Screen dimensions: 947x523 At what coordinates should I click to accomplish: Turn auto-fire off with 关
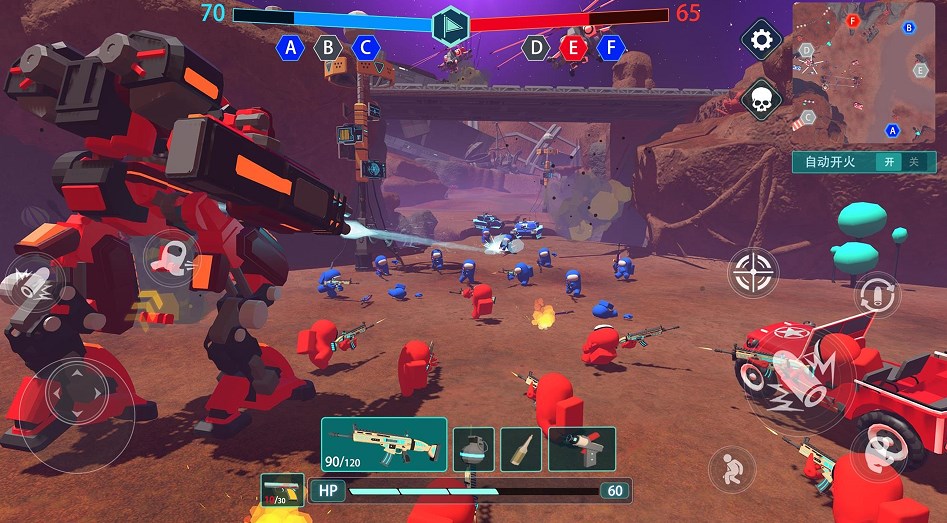tap(912, 162)
